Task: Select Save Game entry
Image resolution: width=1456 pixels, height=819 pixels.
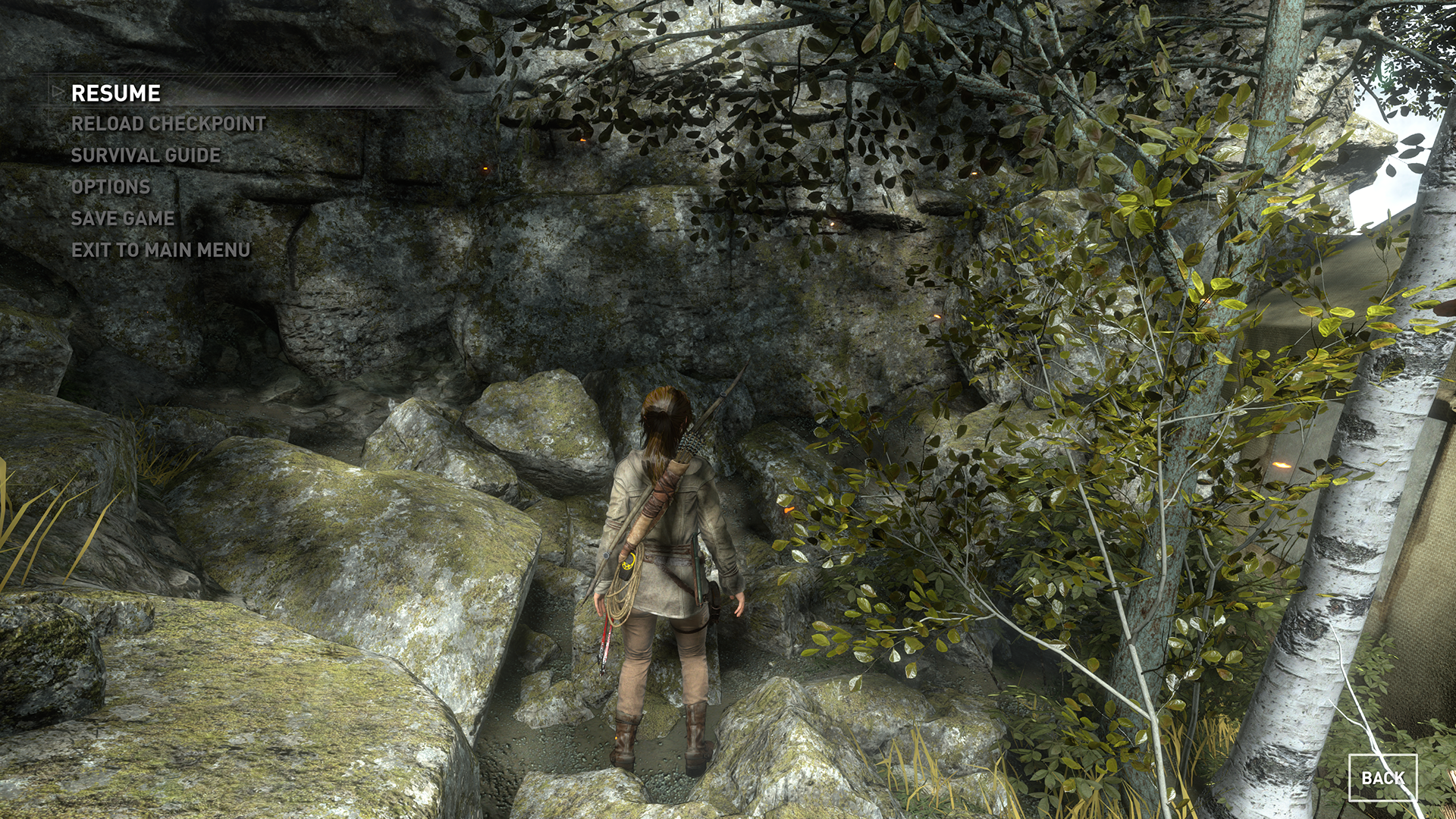Action: [123, 218]
